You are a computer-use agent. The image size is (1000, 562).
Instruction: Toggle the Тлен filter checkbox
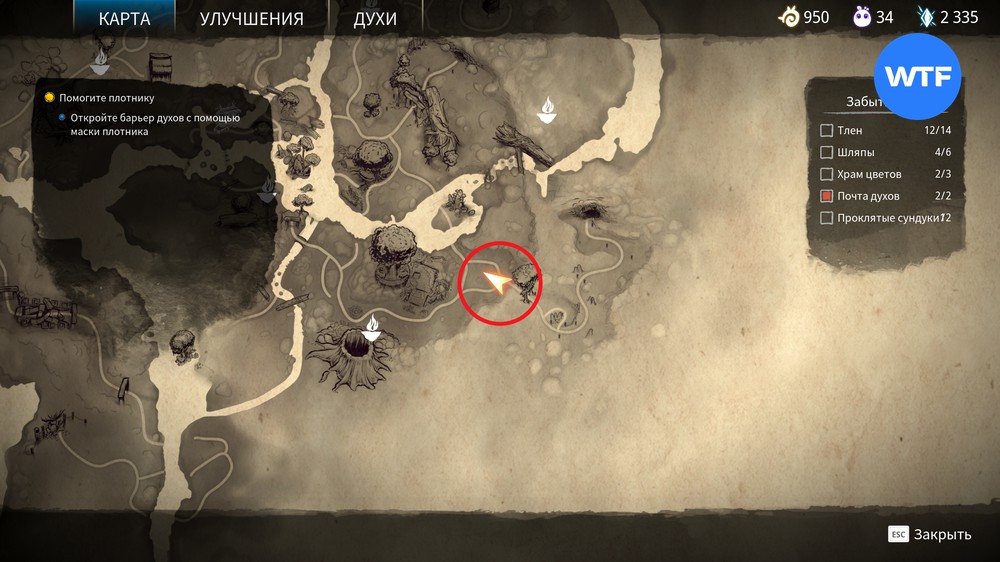(x=827, y=130)
